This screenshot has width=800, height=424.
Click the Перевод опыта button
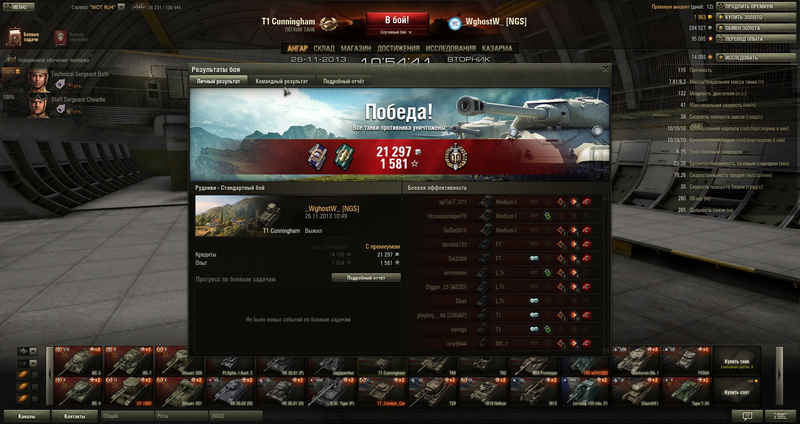tap(764, 39)
